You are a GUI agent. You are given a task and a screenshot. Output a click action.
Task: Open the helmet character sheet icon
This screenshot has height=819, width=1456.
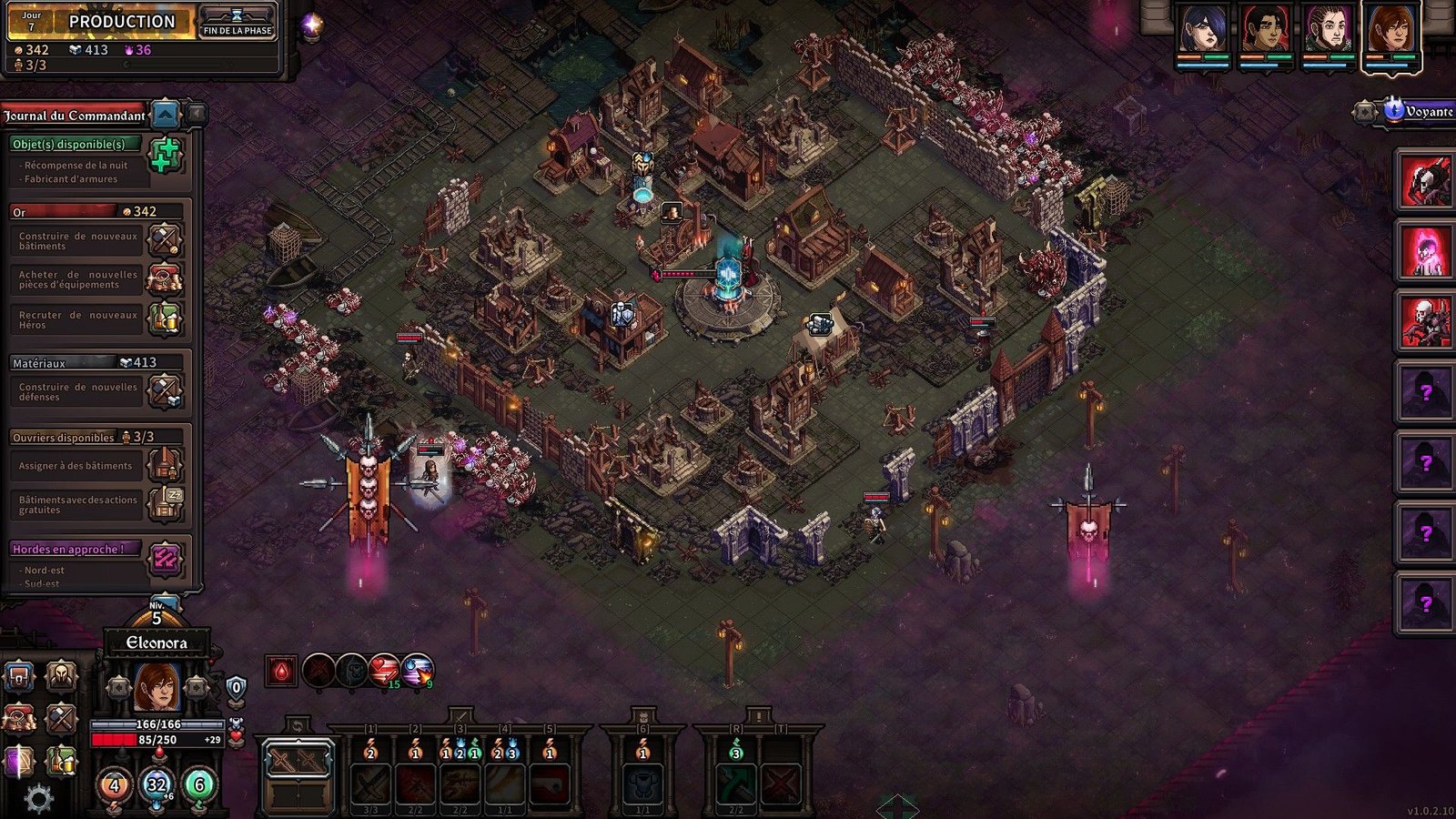(x=61, y=676)
